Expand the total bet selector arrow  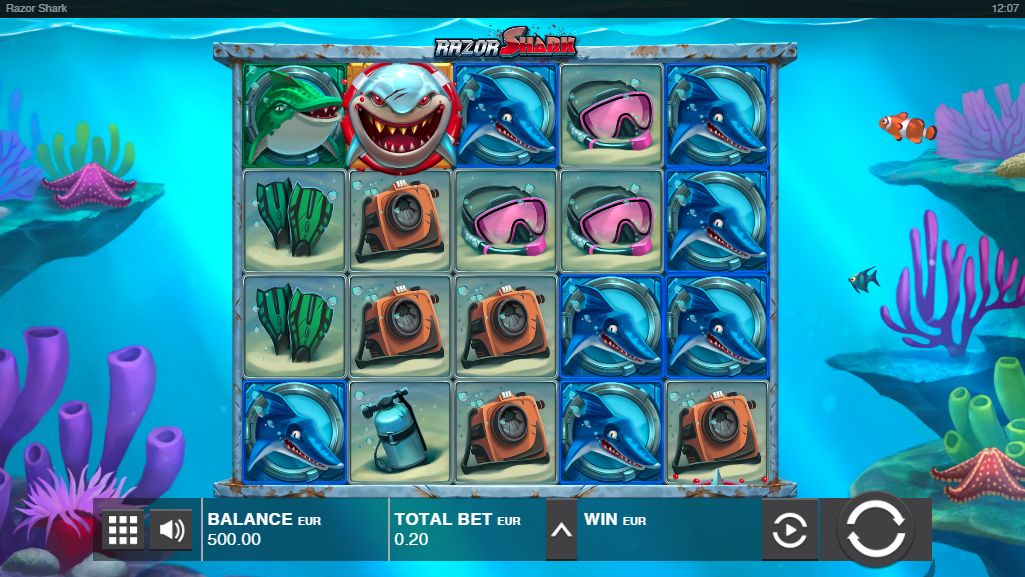[561, 530]
